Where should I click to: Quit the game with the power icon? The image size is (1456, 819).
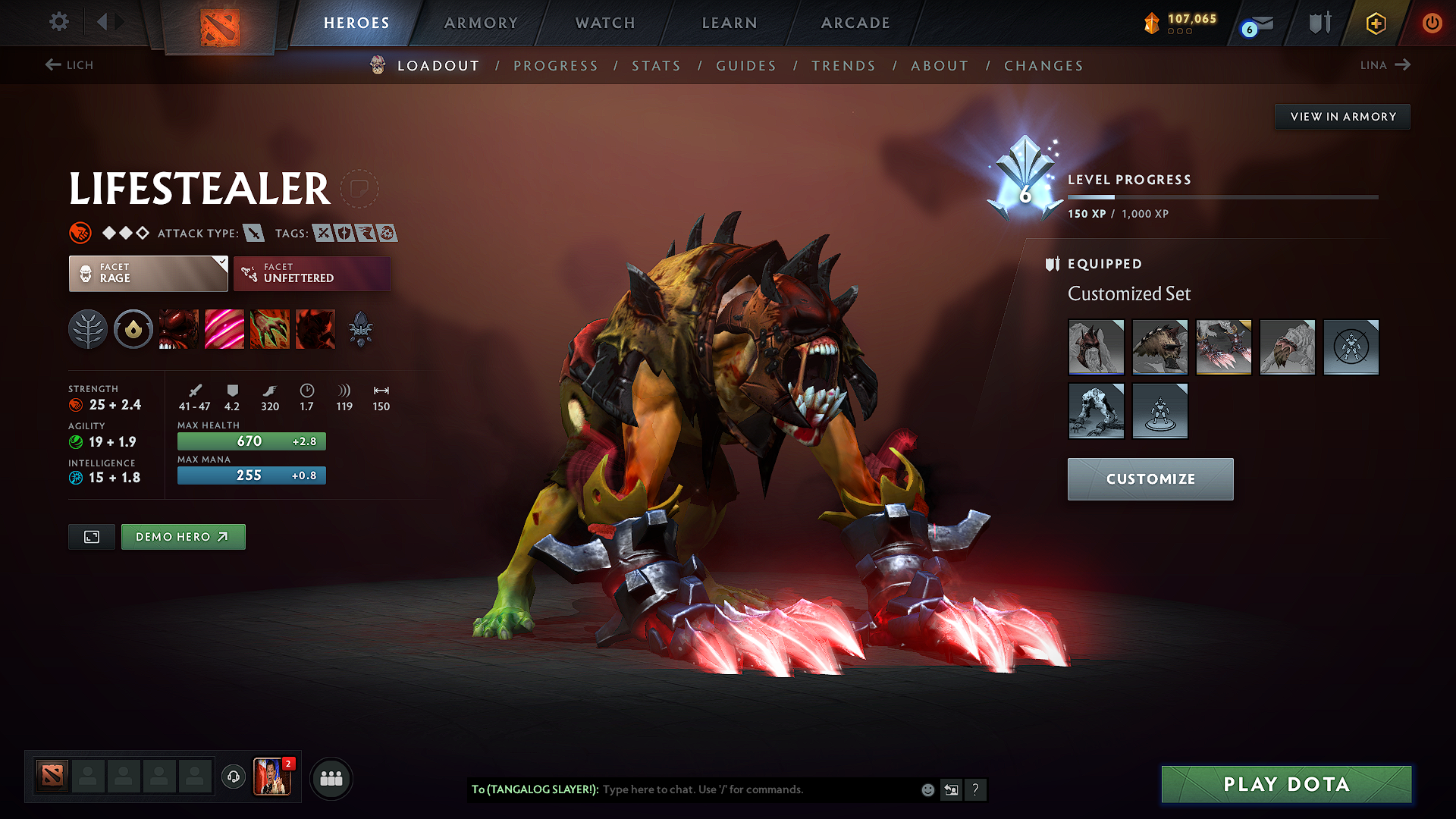pyautogui.click(x=1431, y=23)
